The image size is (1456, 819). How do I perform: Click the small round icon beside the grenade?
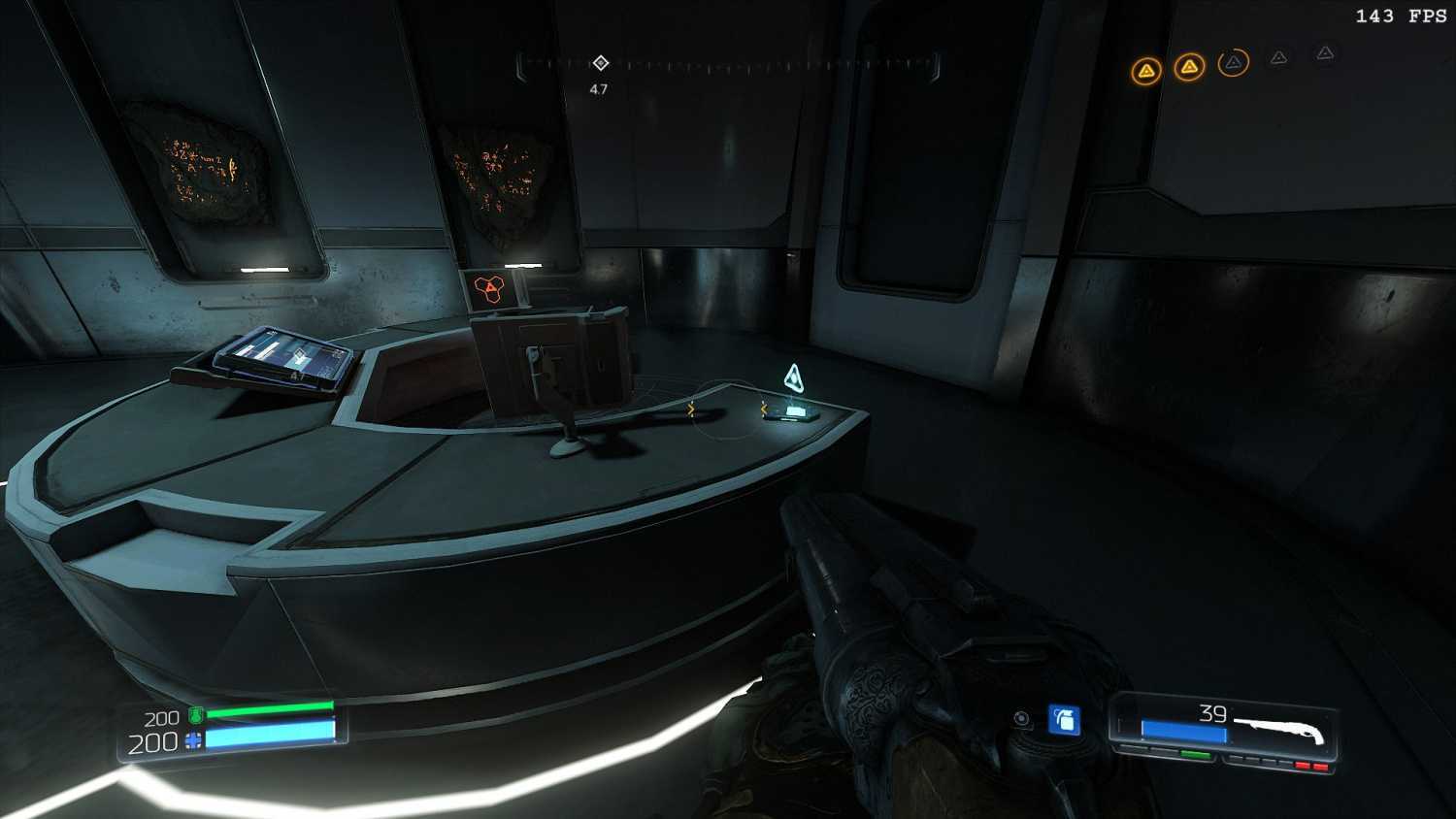[1021, 718]
